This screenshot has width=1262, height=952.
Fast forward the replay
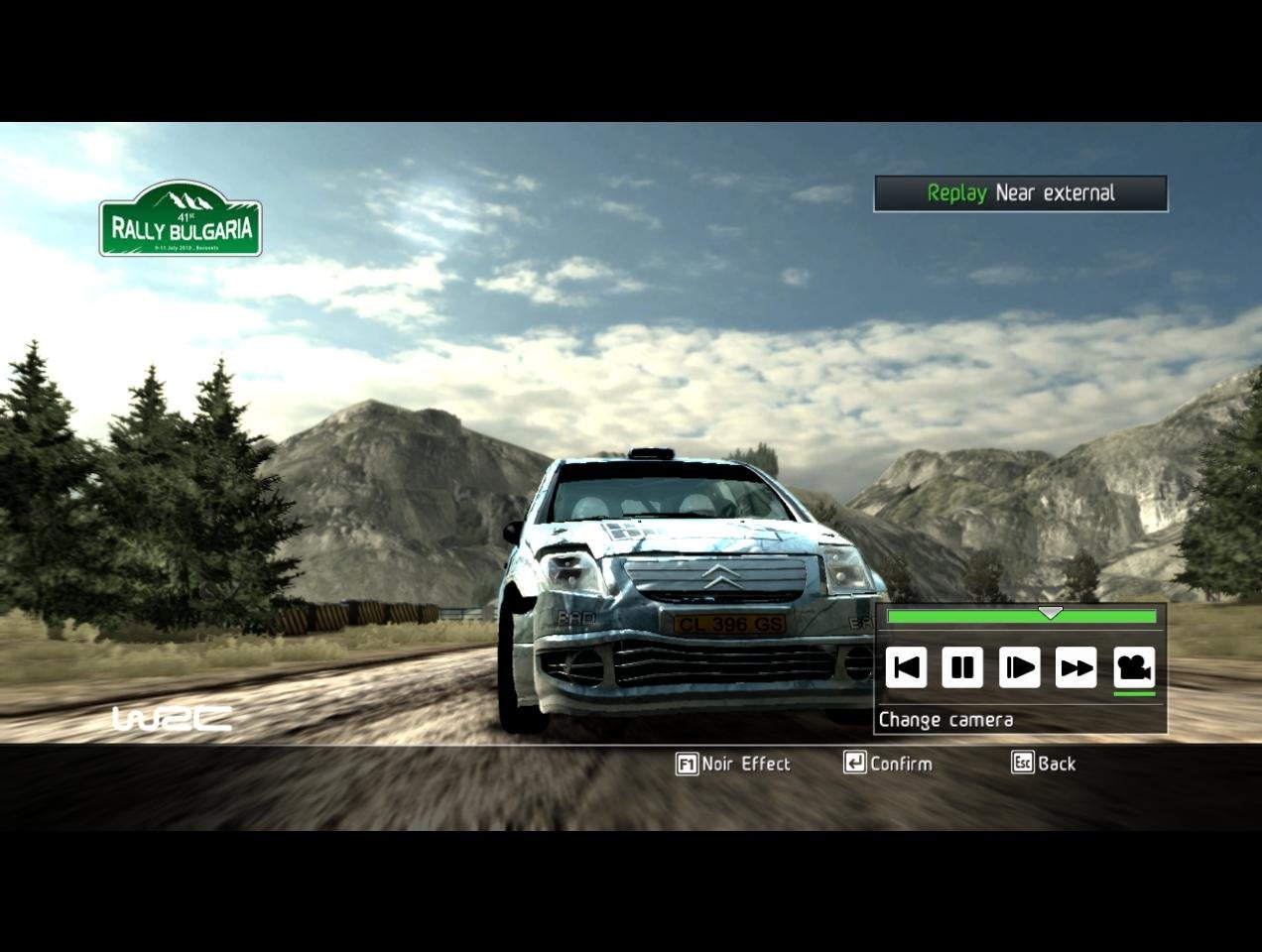tap(1075, 667)
